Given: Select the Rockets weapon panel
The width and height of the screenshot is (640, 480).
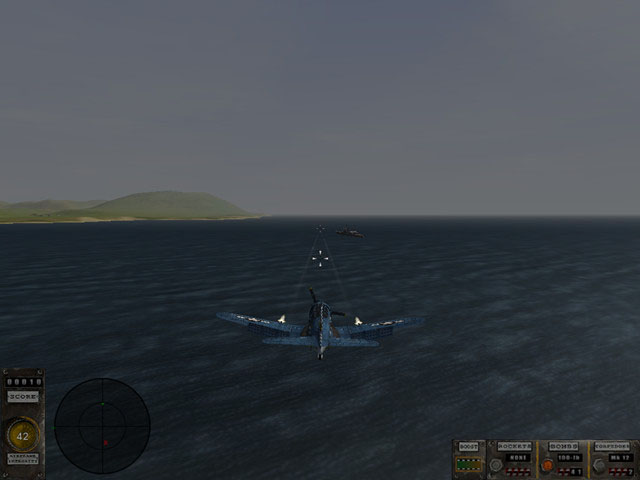Looking at the screenshot, I should [512, 459].
